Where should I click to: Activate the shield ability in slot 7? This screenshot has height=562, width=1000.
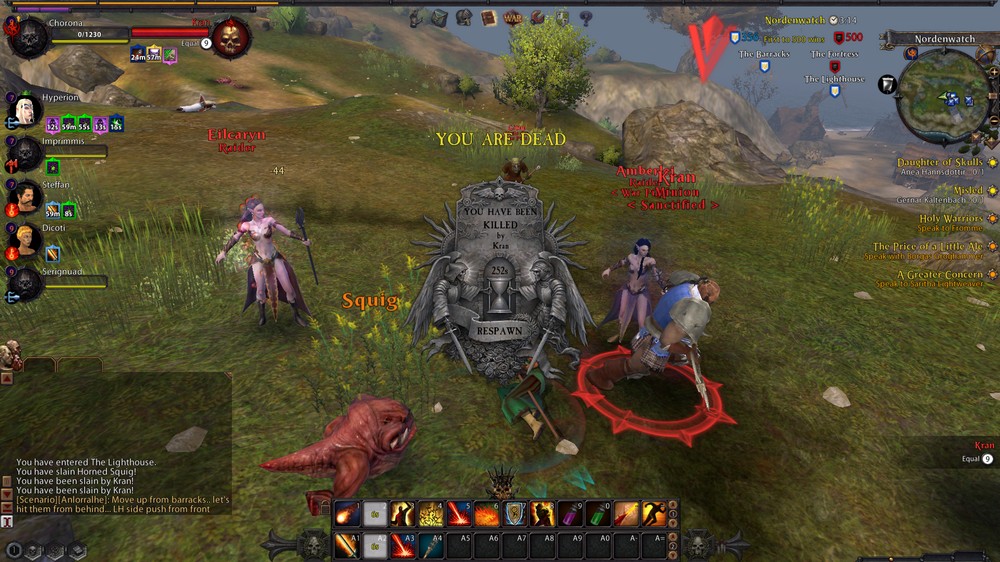point(514,514)
